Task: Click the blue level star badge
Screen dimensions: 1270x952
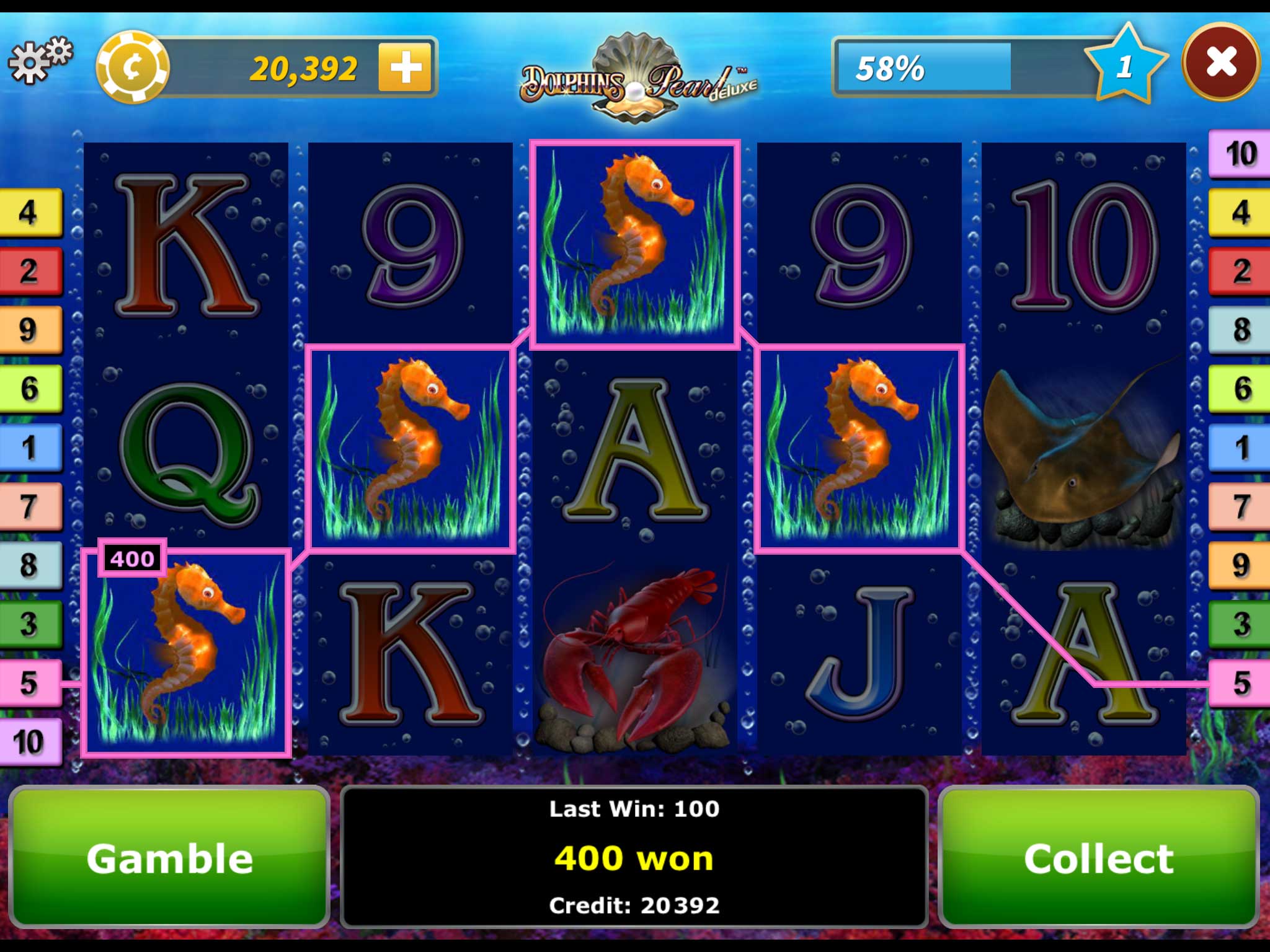Action: (x=1125, y=65)
